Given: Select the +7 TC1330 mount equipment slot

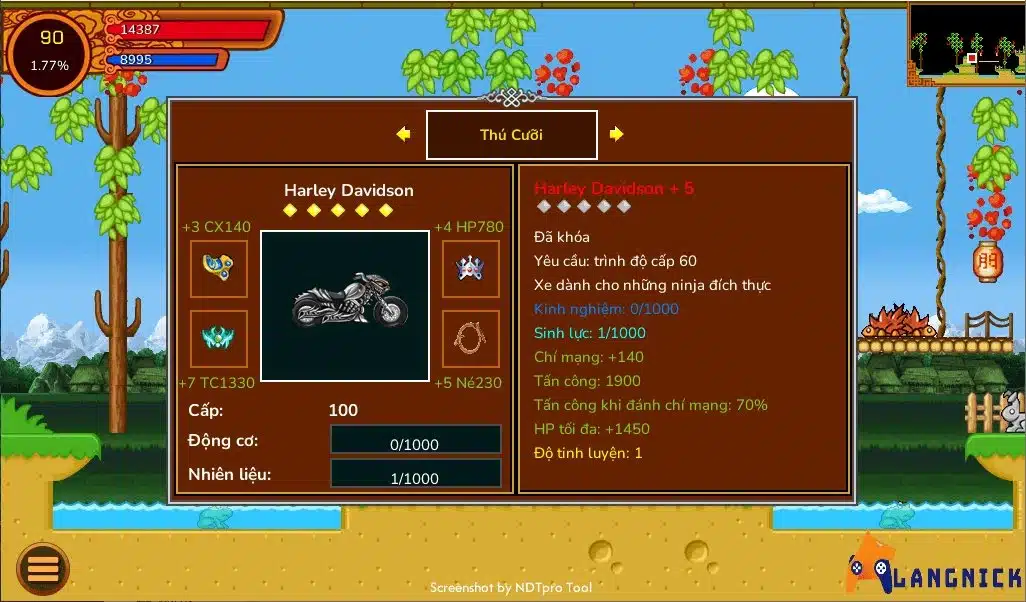Looking at the screenshot, I should pyautogui.click(x=218, y=339).
